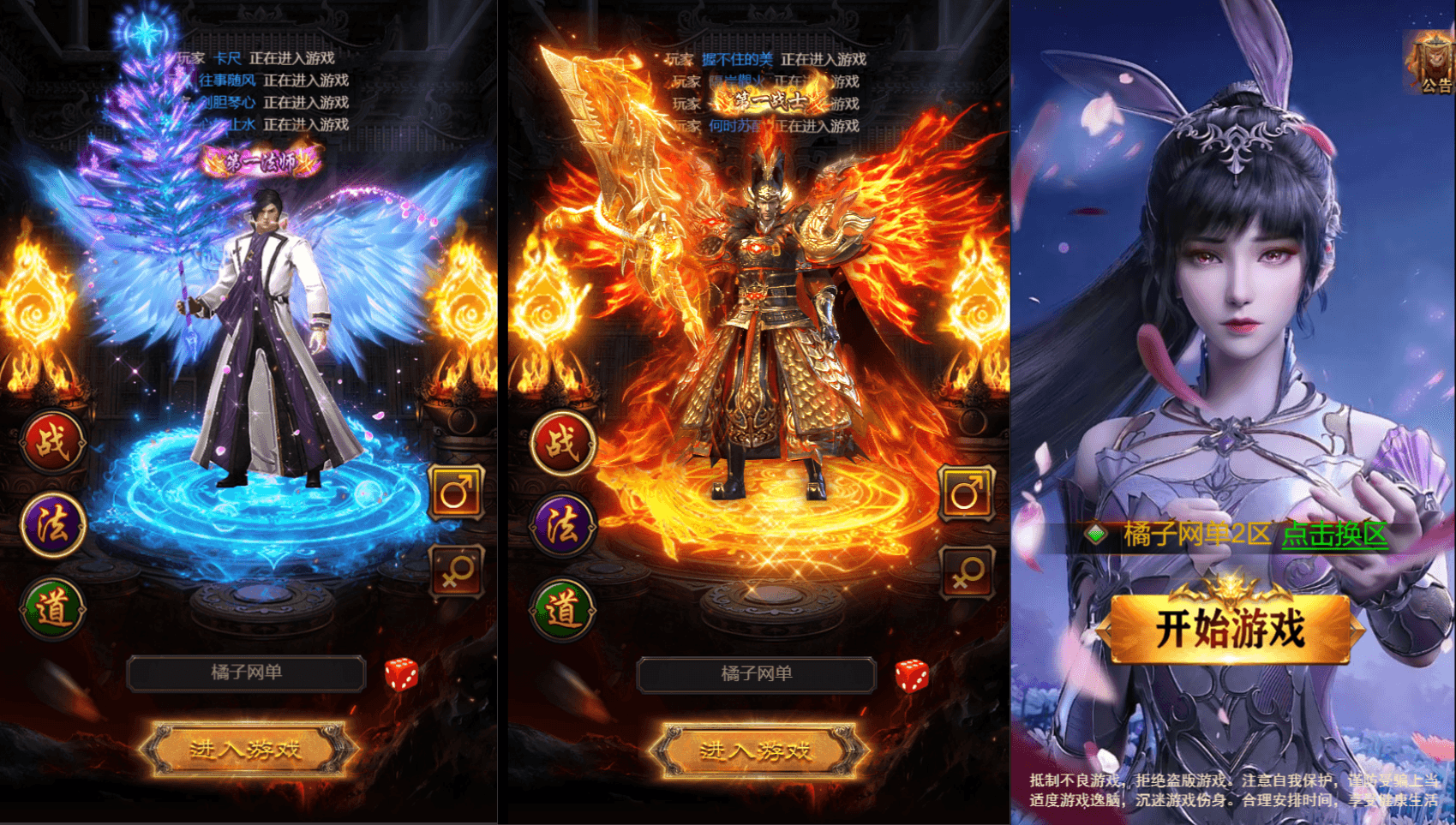This screenshot has width=1456, height=825.
Task: Select the warrior class (战) on the middle panel
Action: [561, 445]
